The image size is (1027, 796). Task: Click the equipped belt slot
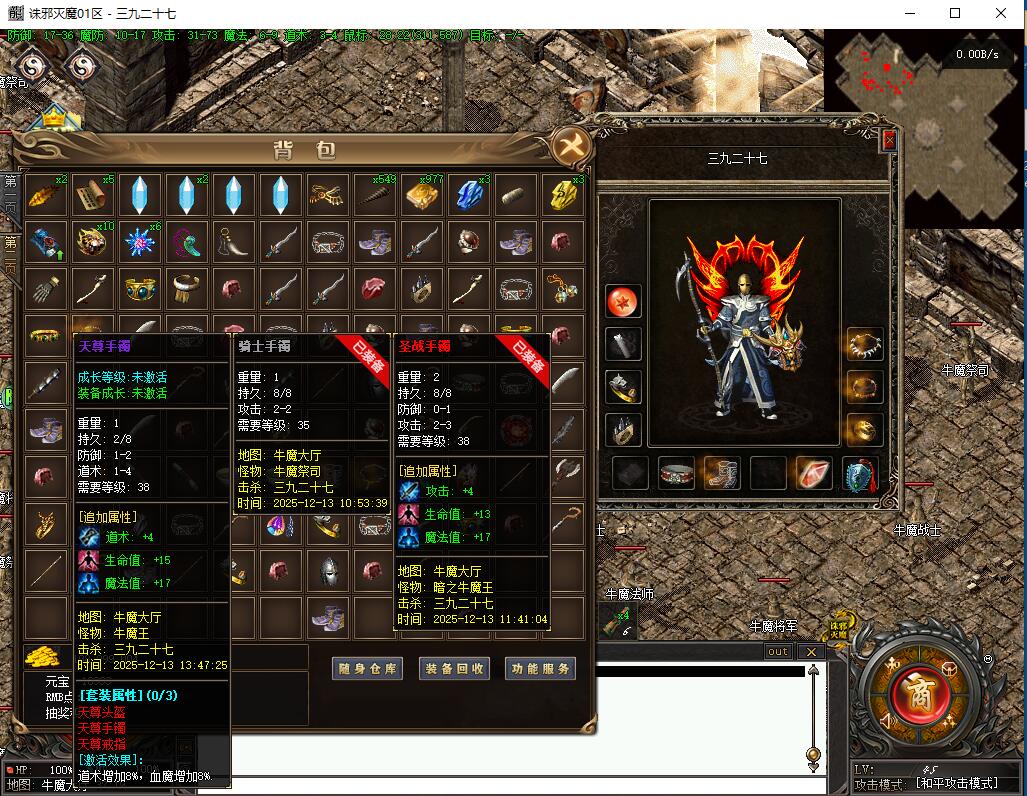[676, 473]
